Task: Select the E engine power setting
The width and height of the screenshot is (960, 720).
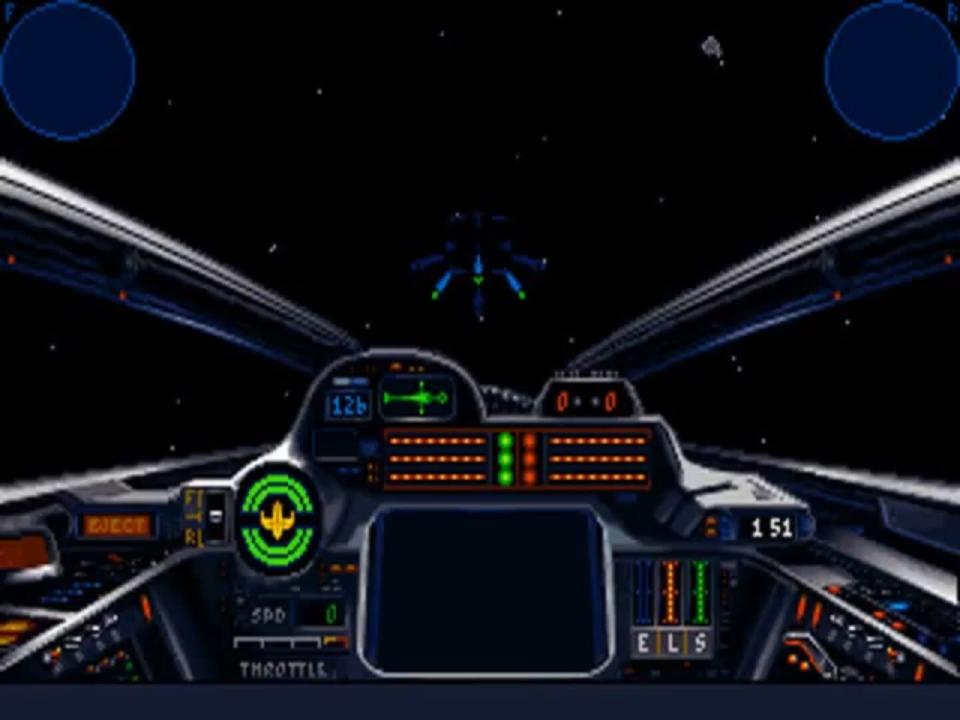Action: 642,641
